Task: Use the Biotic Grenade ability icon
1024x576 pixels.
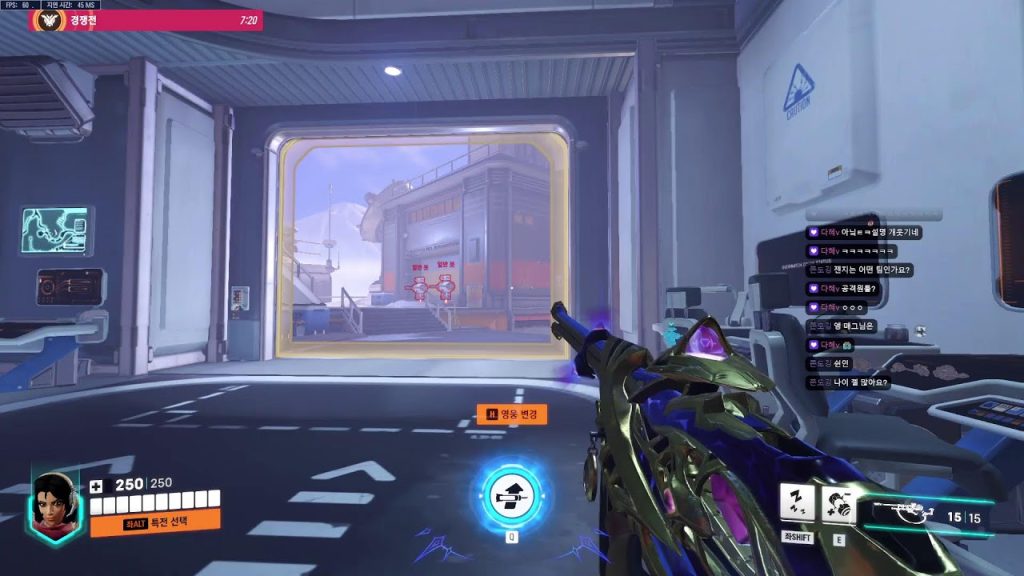Action: pos(838,504)
